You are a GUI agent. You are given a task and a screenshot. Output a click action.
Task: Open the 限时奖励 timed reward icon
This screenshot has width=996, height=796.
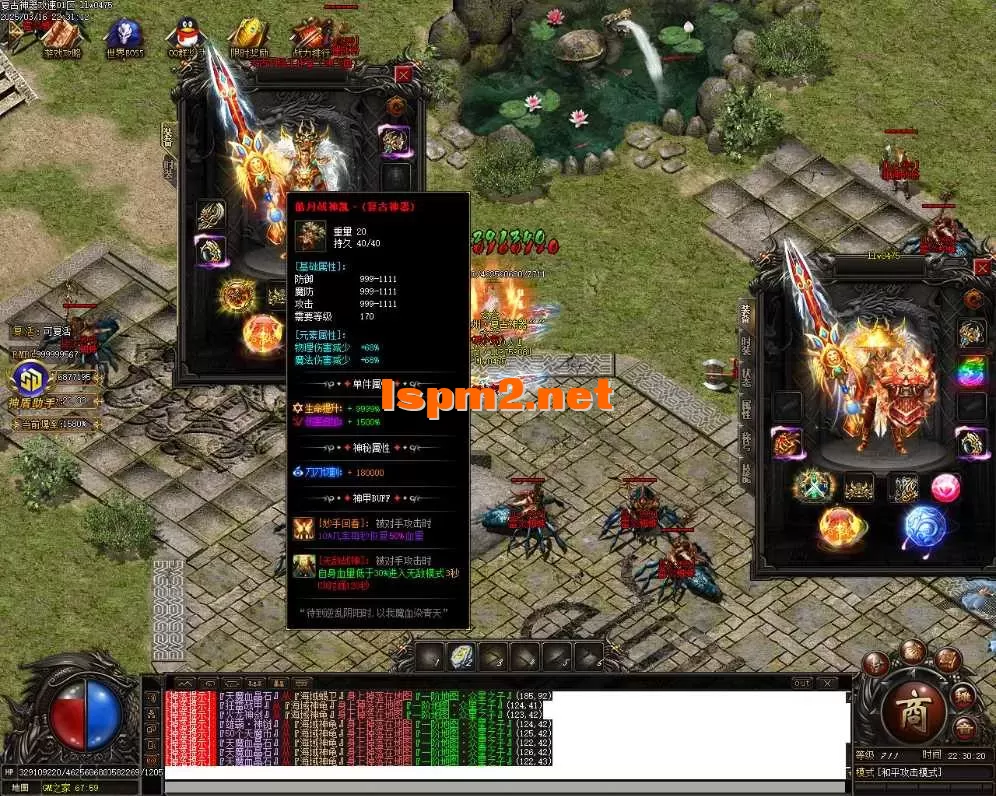(248, 36)
